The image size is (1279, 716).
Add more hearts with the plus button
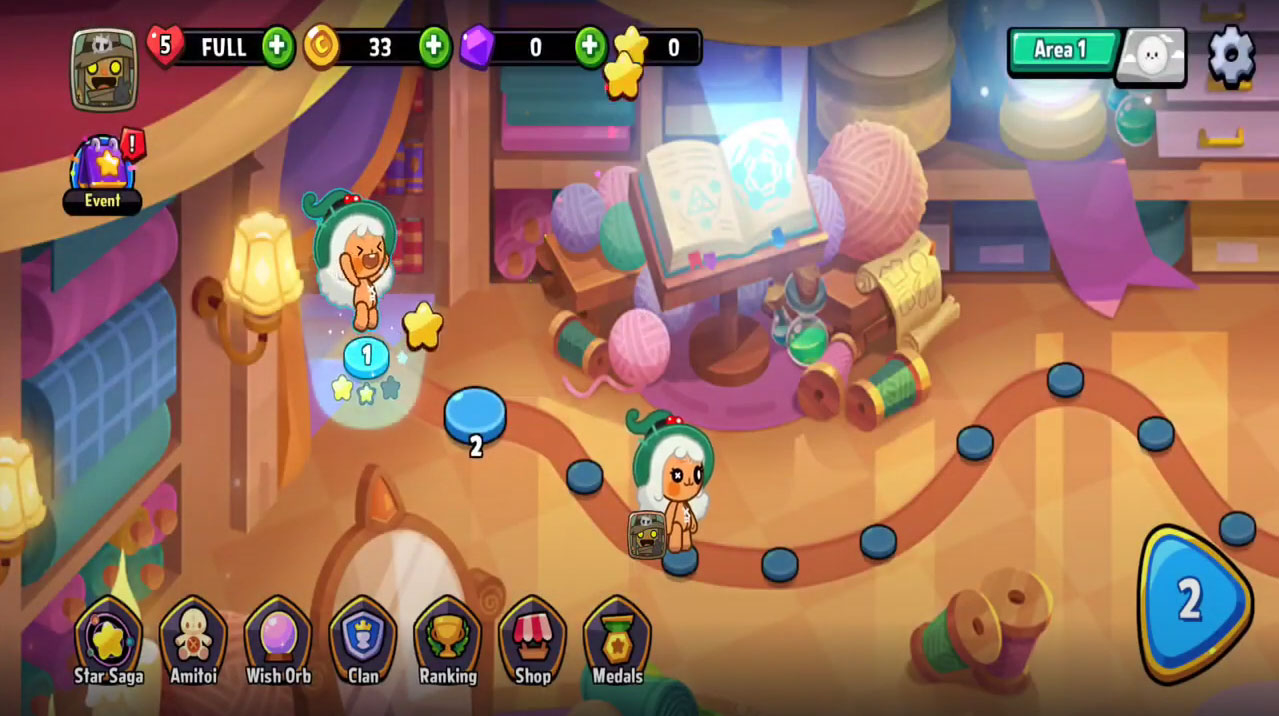click(x=278, y=47)
